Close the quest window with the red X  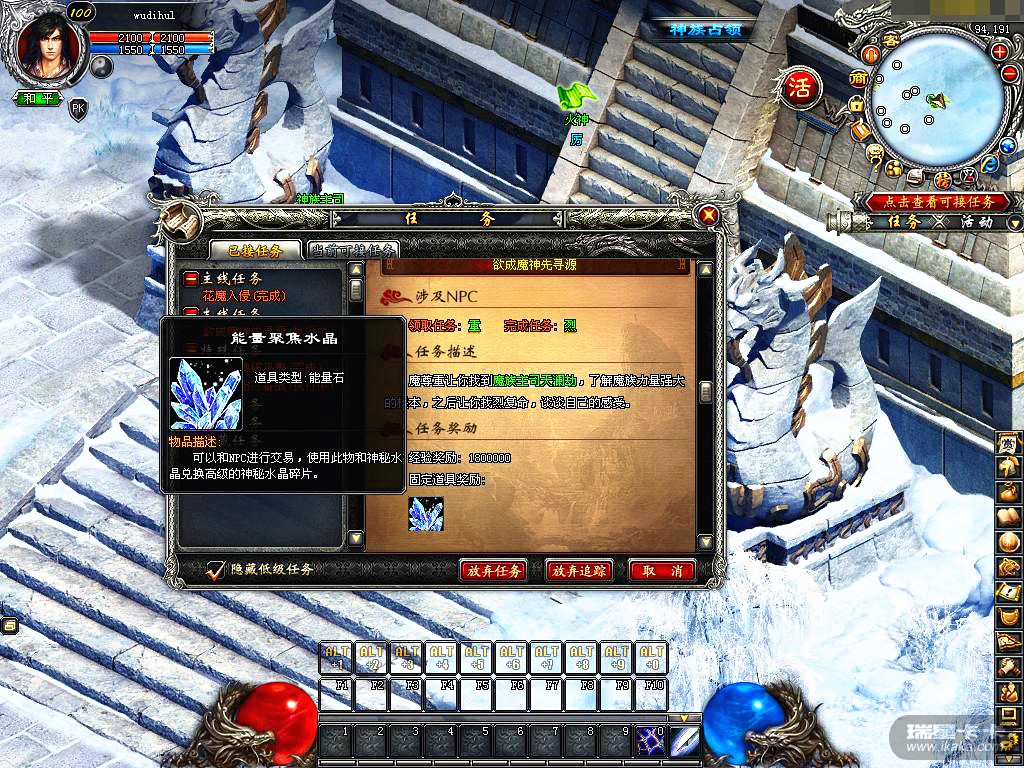click(709, 215)
